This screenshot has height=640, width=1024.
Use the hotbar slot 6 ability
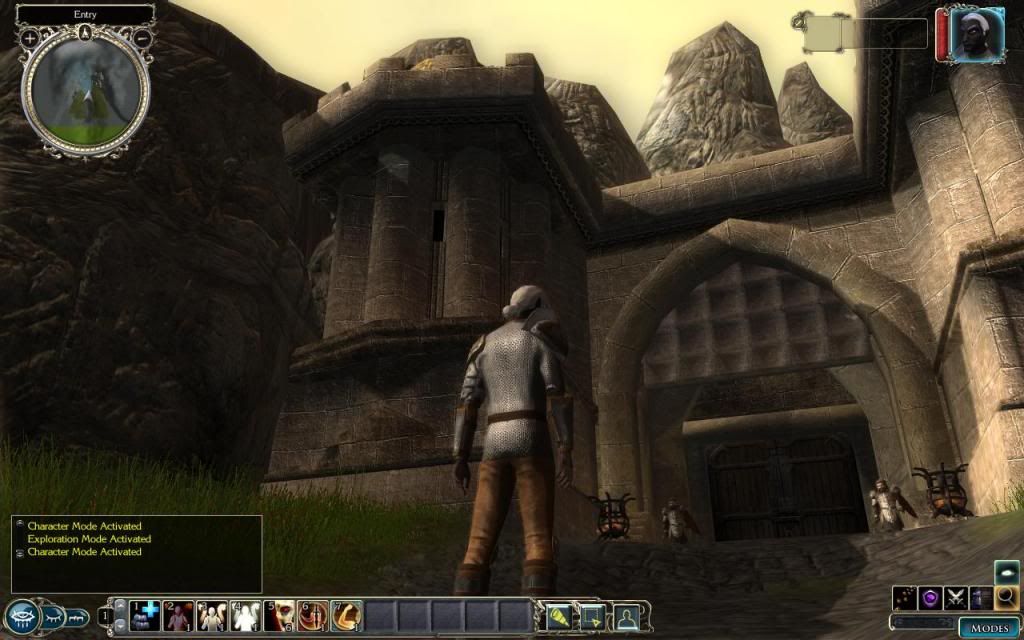313,616
